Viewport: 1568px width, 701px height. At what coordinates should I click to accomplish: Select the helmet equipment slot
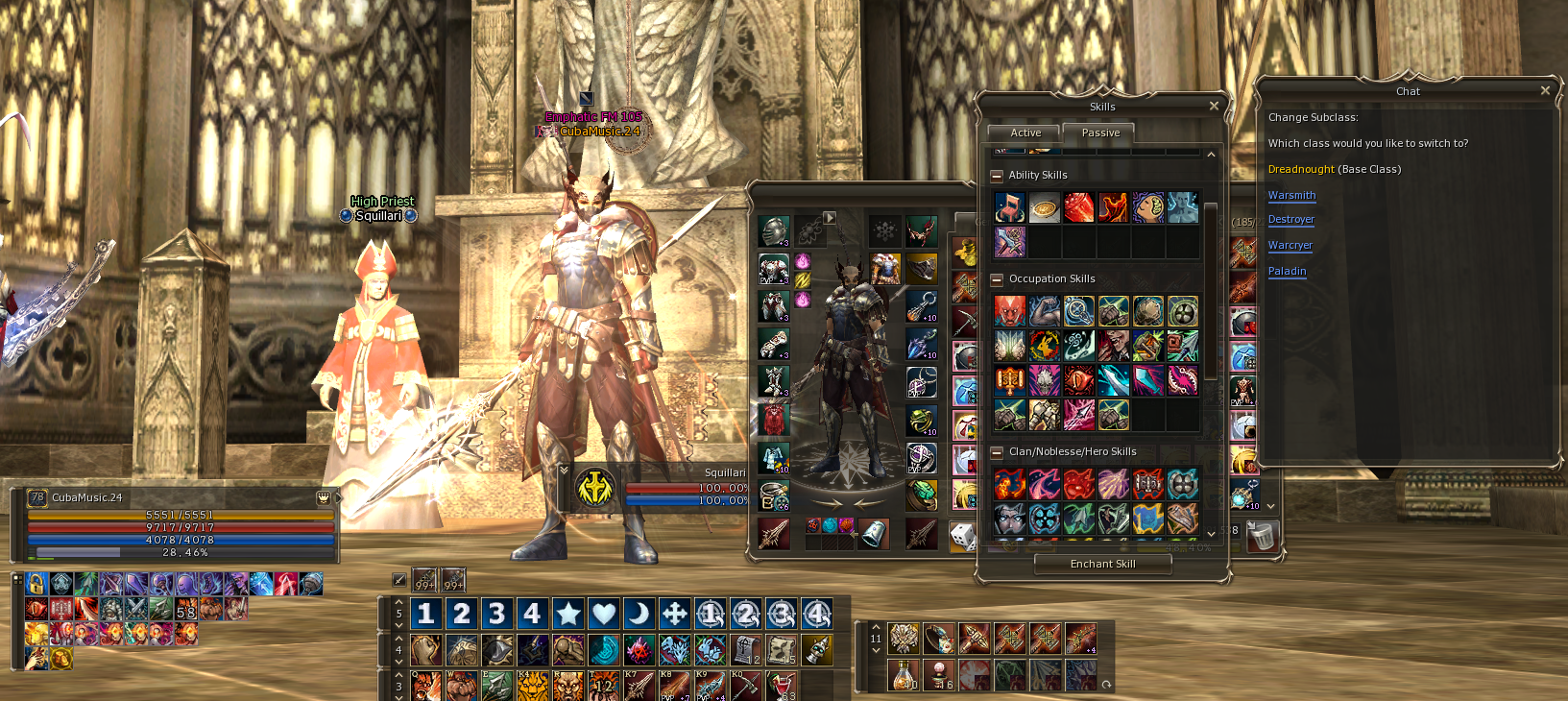(774, 230)
